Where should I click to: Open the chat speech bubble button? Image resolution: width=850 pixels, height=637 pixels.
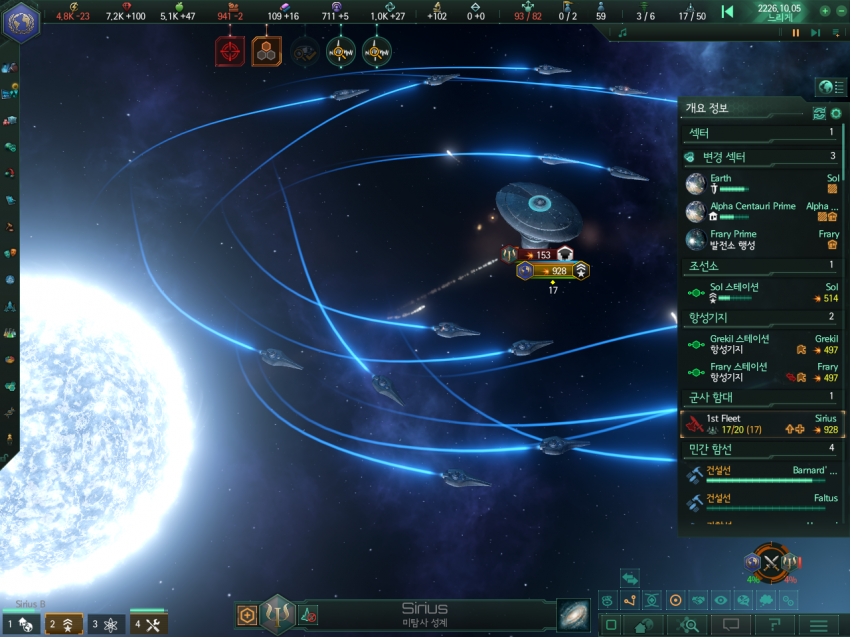[730, 625]
